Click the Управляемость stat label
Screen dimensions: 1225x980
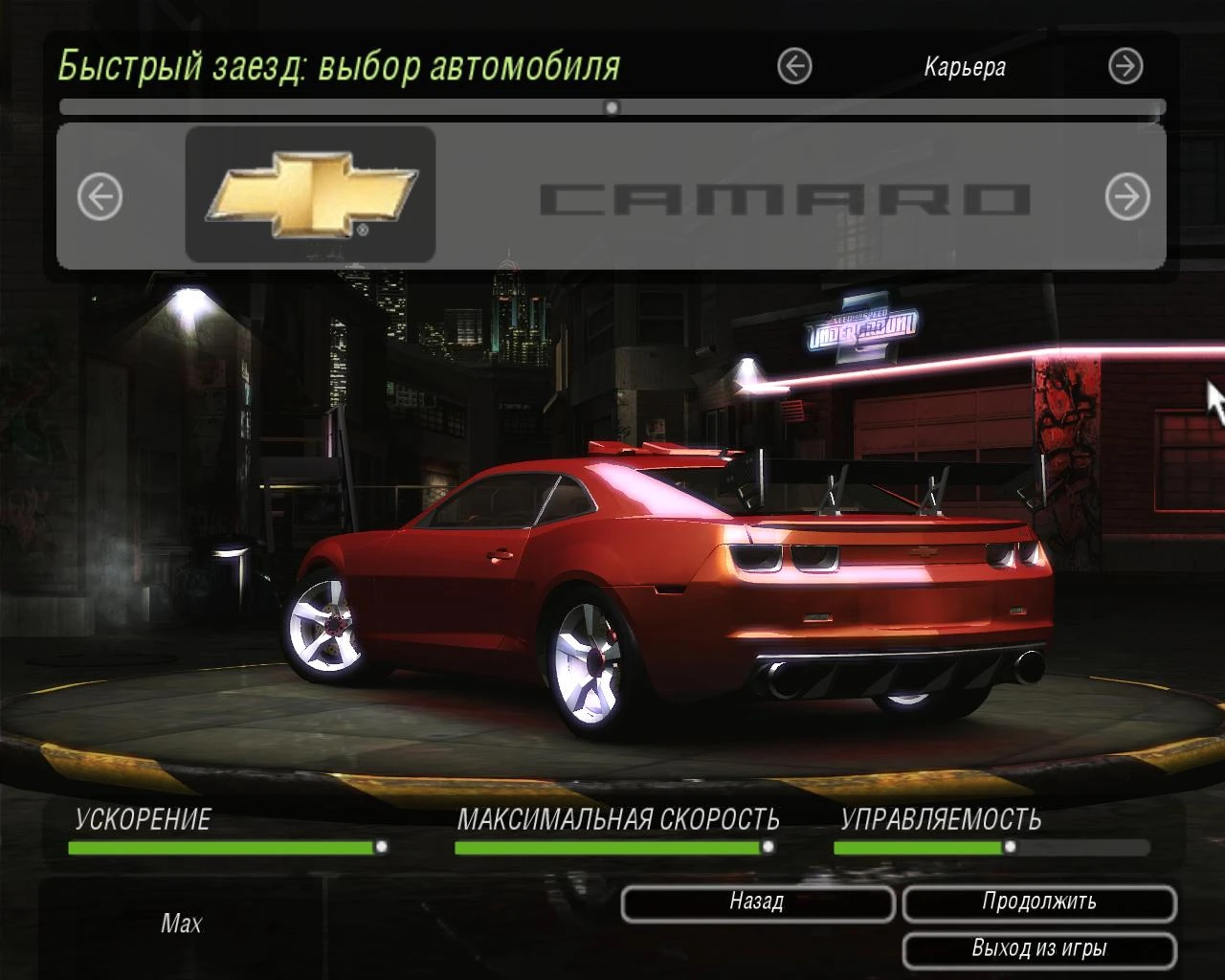pos(942,819)
